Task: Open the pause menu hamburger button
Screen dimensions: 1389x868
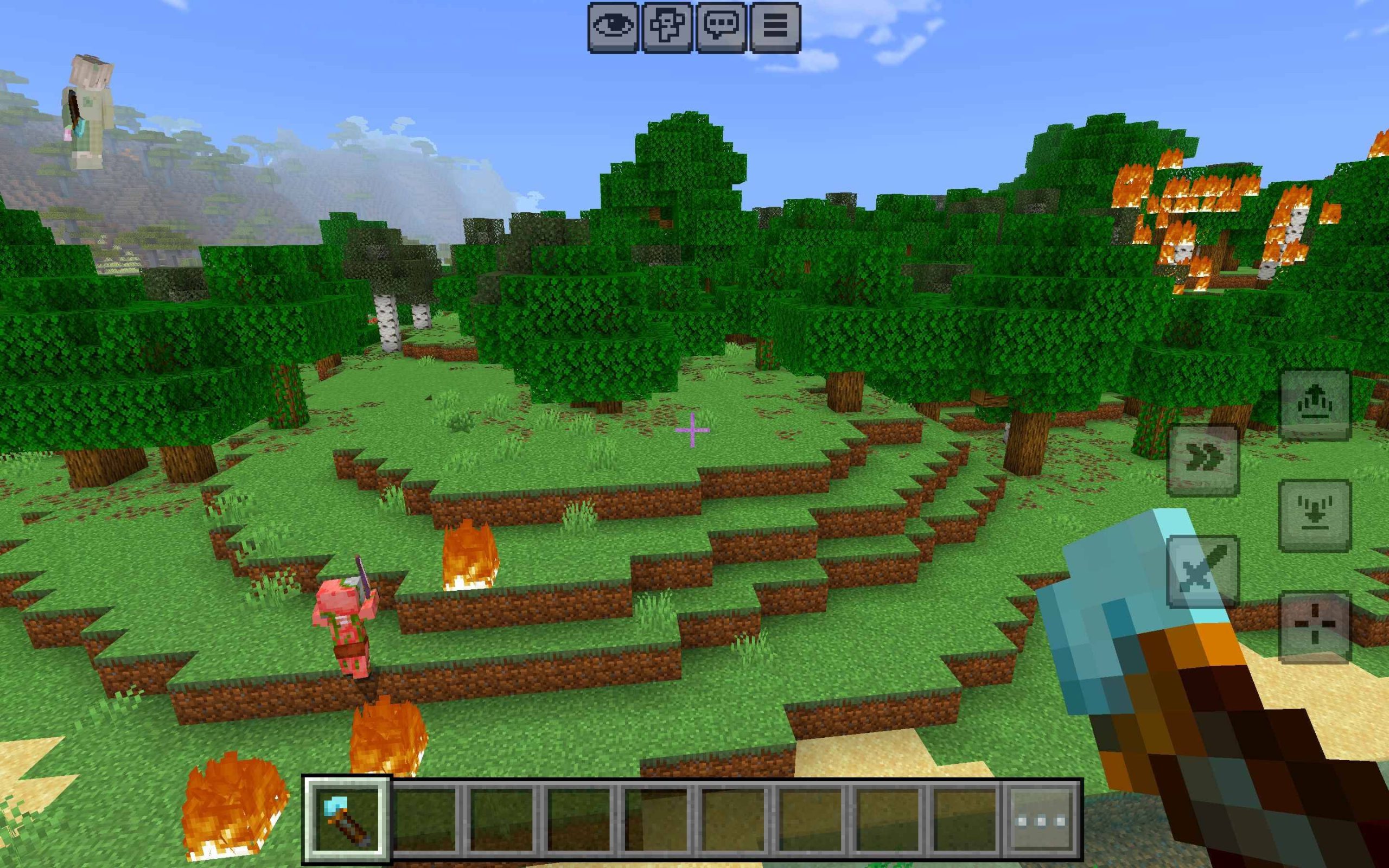Action: click(775, 27)
